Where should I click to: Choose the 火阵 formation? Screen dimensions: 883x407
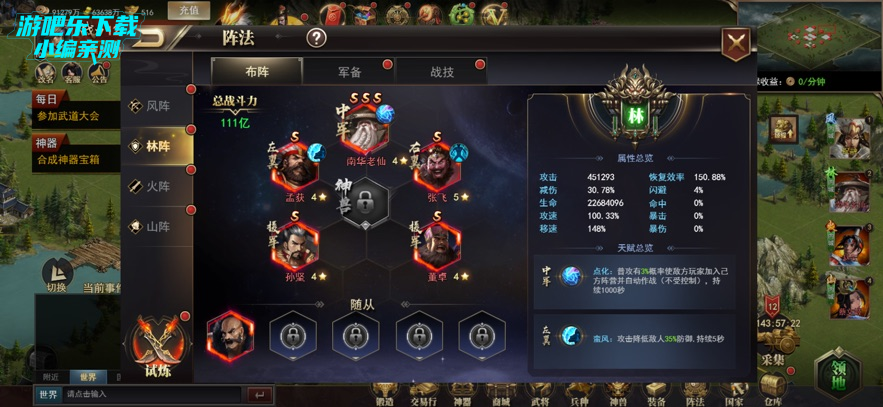click(x=157, y=186)
